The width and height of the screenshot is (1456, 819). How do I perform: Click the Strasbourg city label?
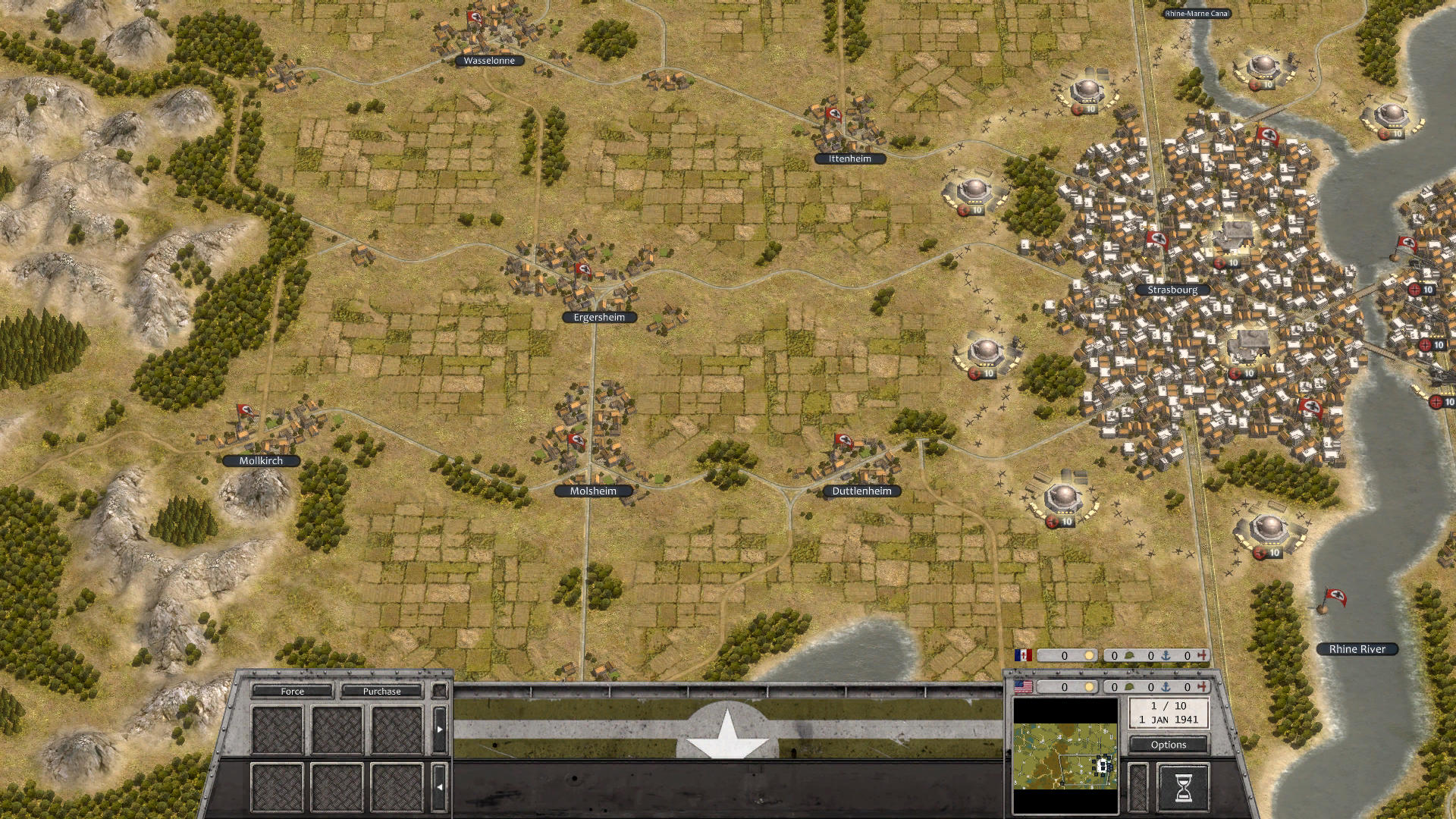coord(1172,290)
